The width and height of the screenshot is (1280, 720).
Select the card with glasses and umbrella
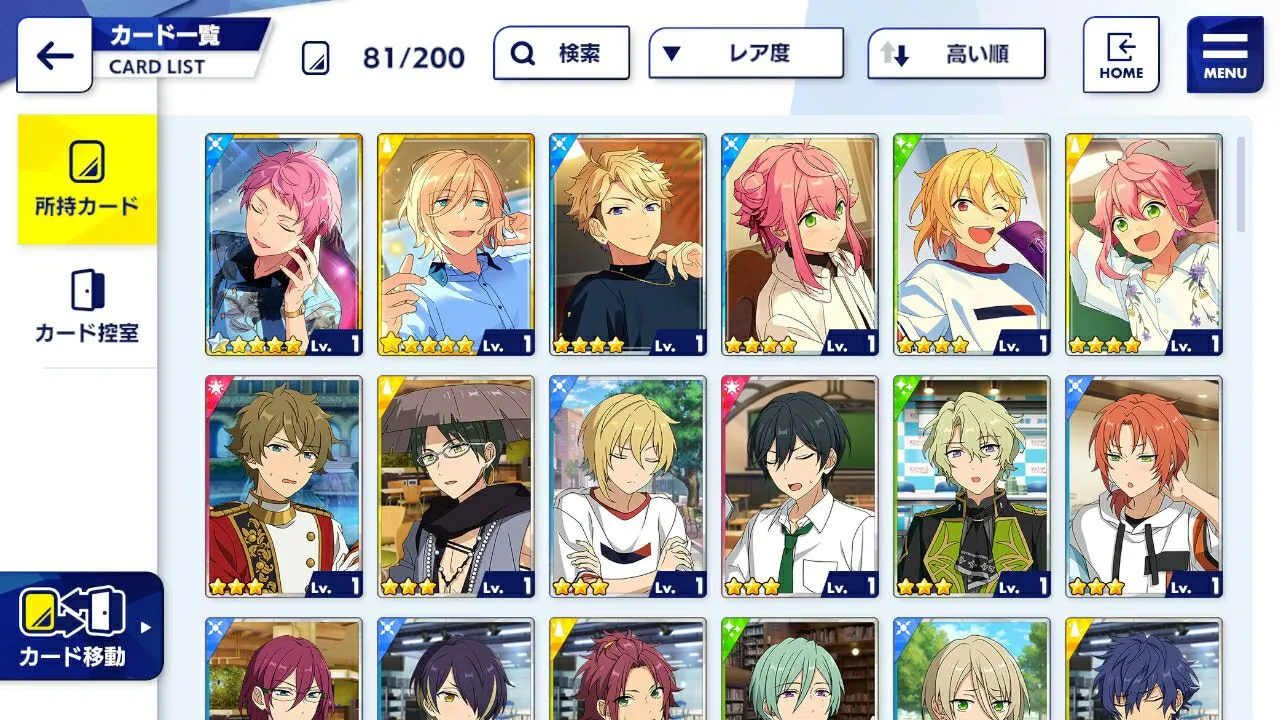(456, 486)
